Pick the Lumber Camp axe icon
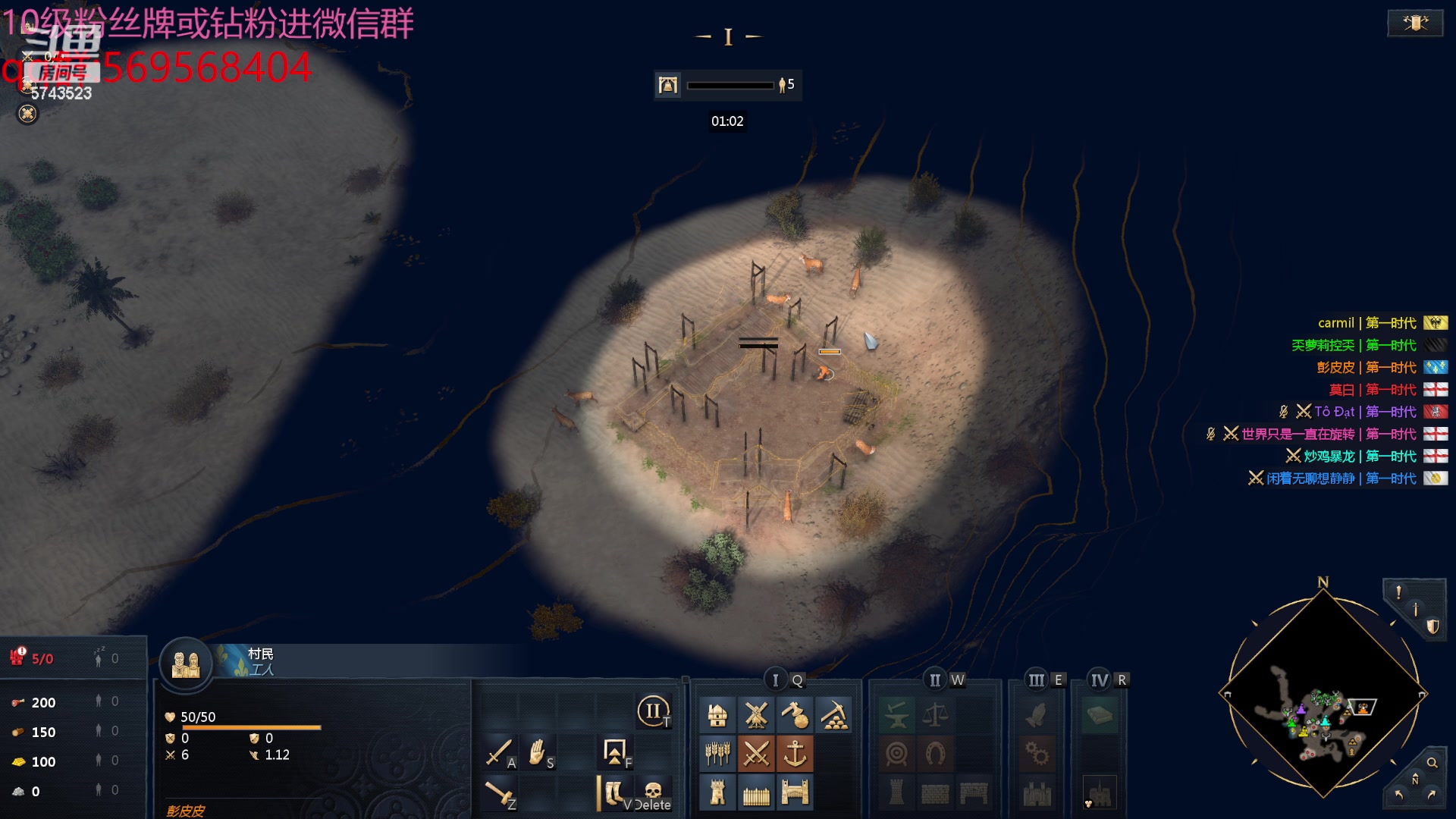This screenshot has height=819, width=1456. tap(795, 715)
